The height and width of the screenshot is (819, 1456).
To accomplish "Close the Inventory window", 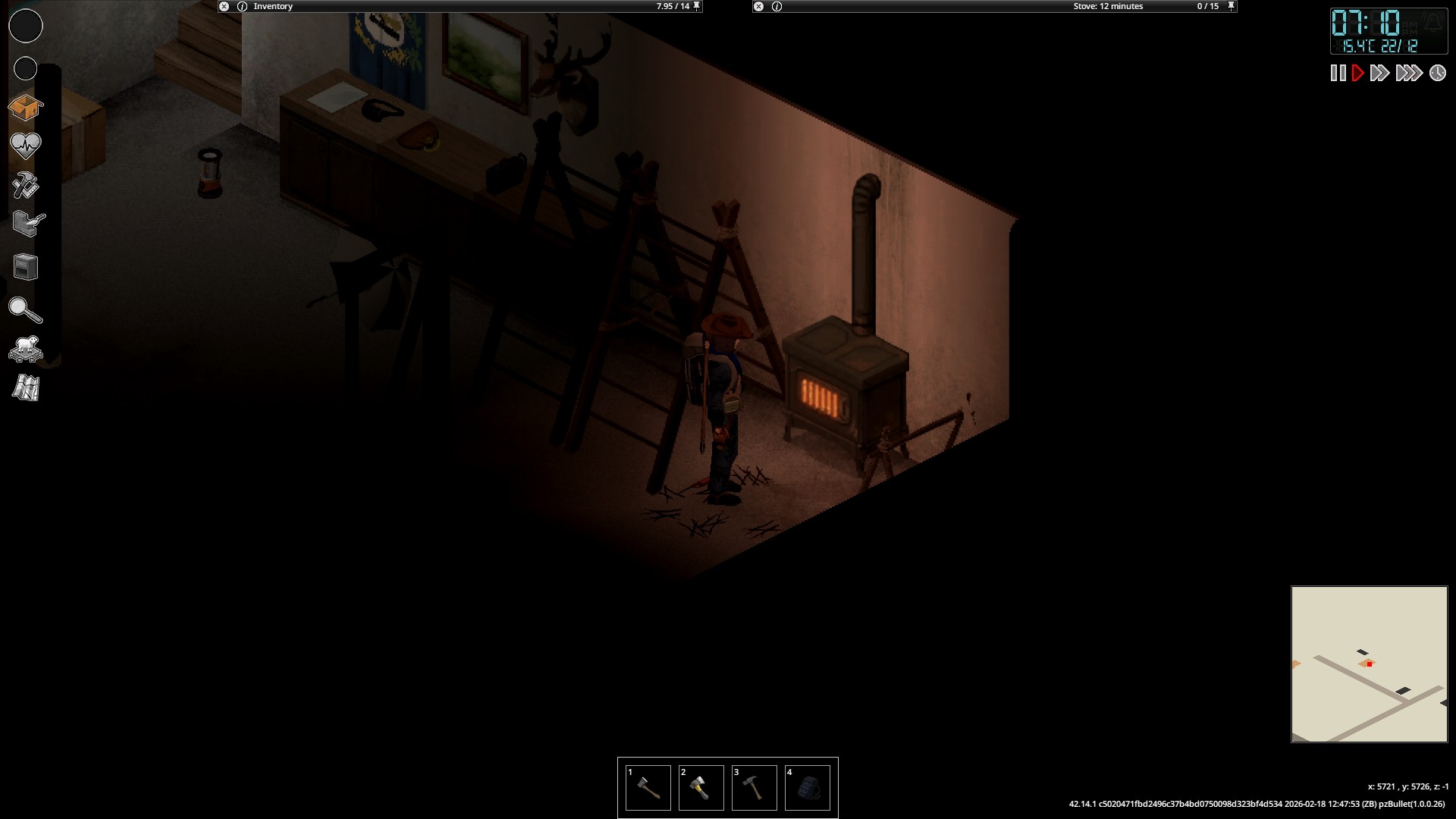I will click(224, 6).
